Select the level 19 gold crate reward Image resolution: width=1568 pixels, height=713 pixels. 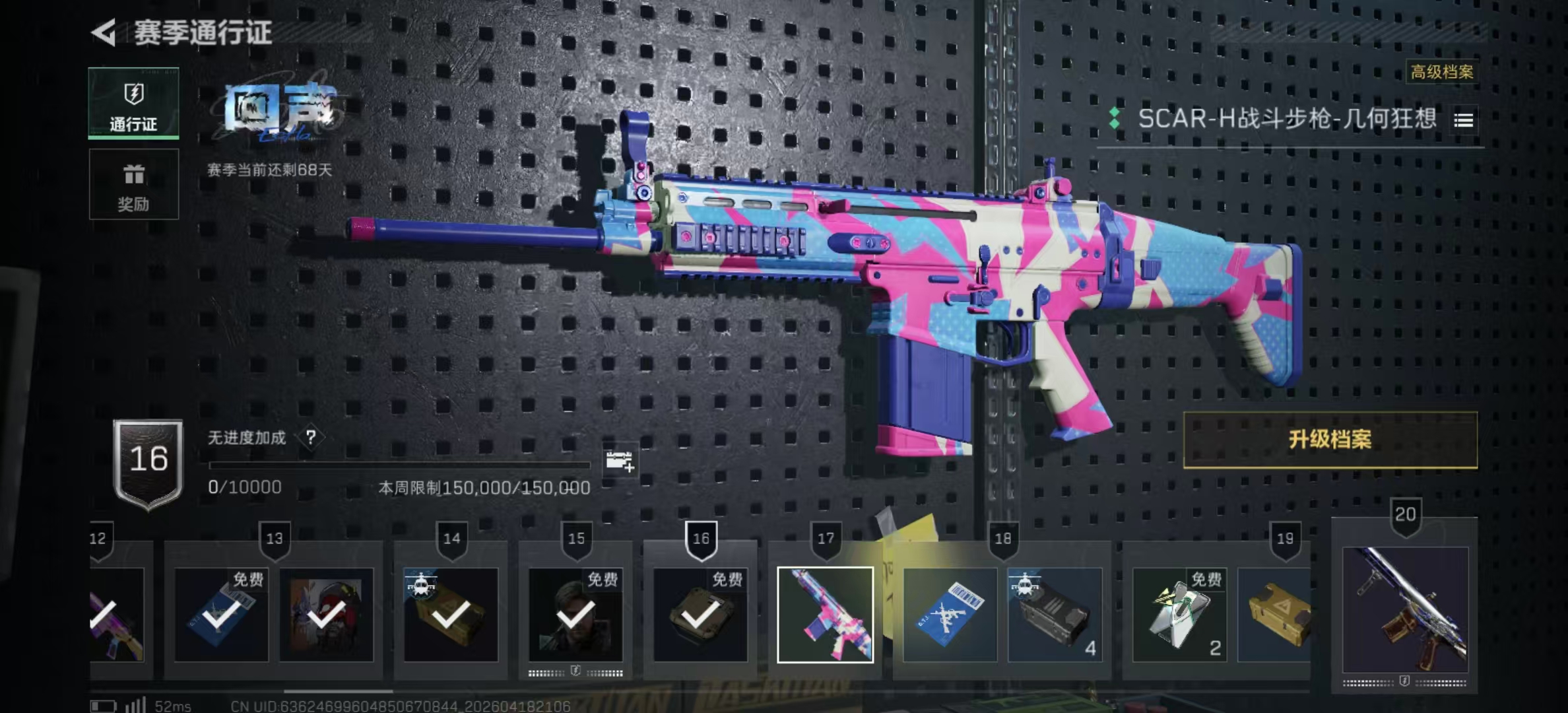(1275, 615)
